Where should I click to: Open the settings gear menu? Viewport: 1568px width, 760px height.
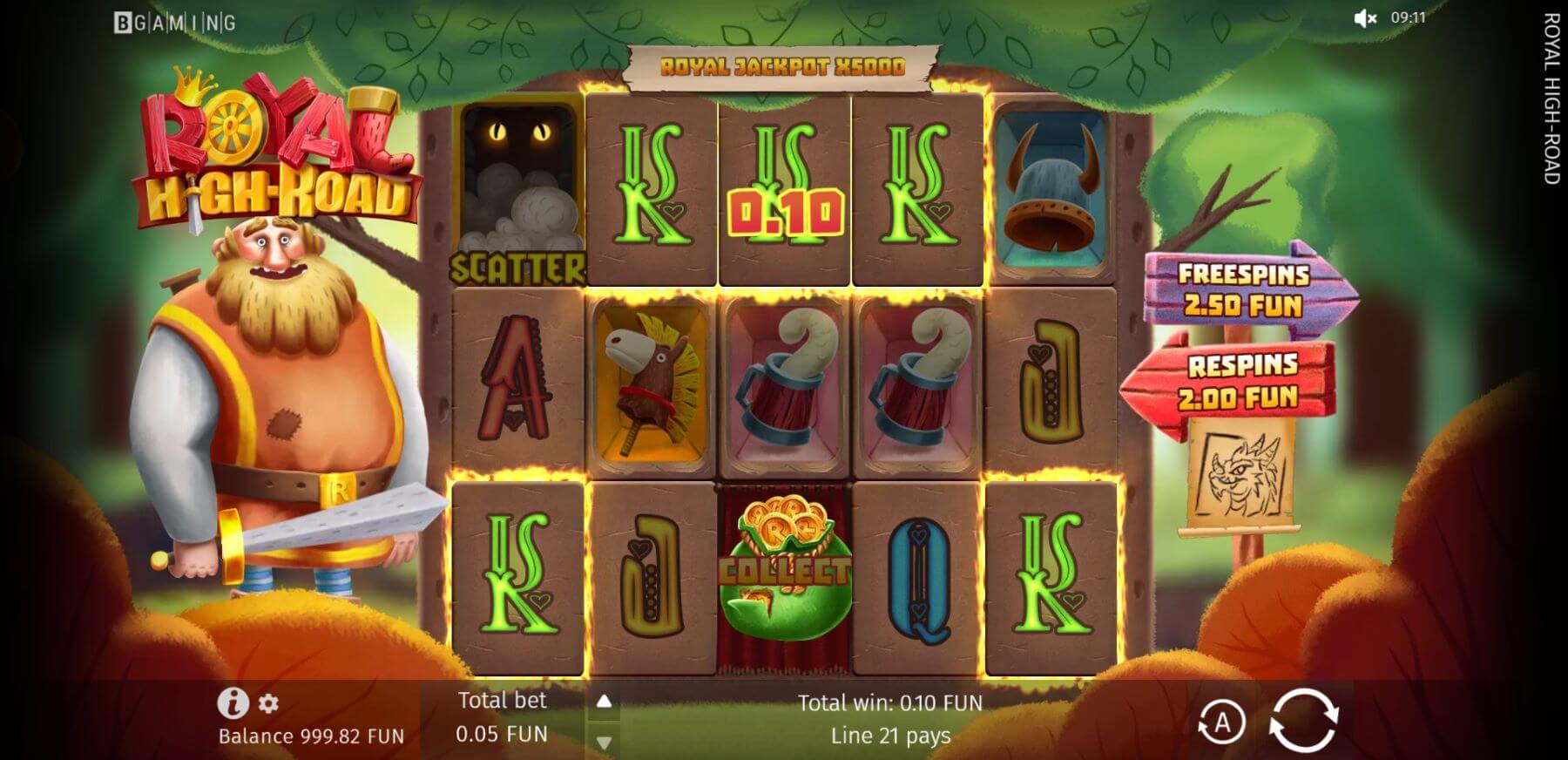[x=269, y=703]
